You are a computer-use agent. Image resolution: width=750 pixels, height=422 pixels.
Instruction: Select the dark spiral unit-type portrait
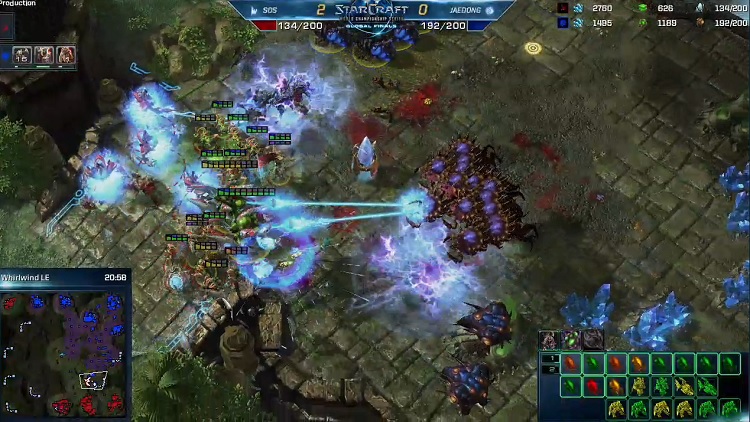click(593, 340)
